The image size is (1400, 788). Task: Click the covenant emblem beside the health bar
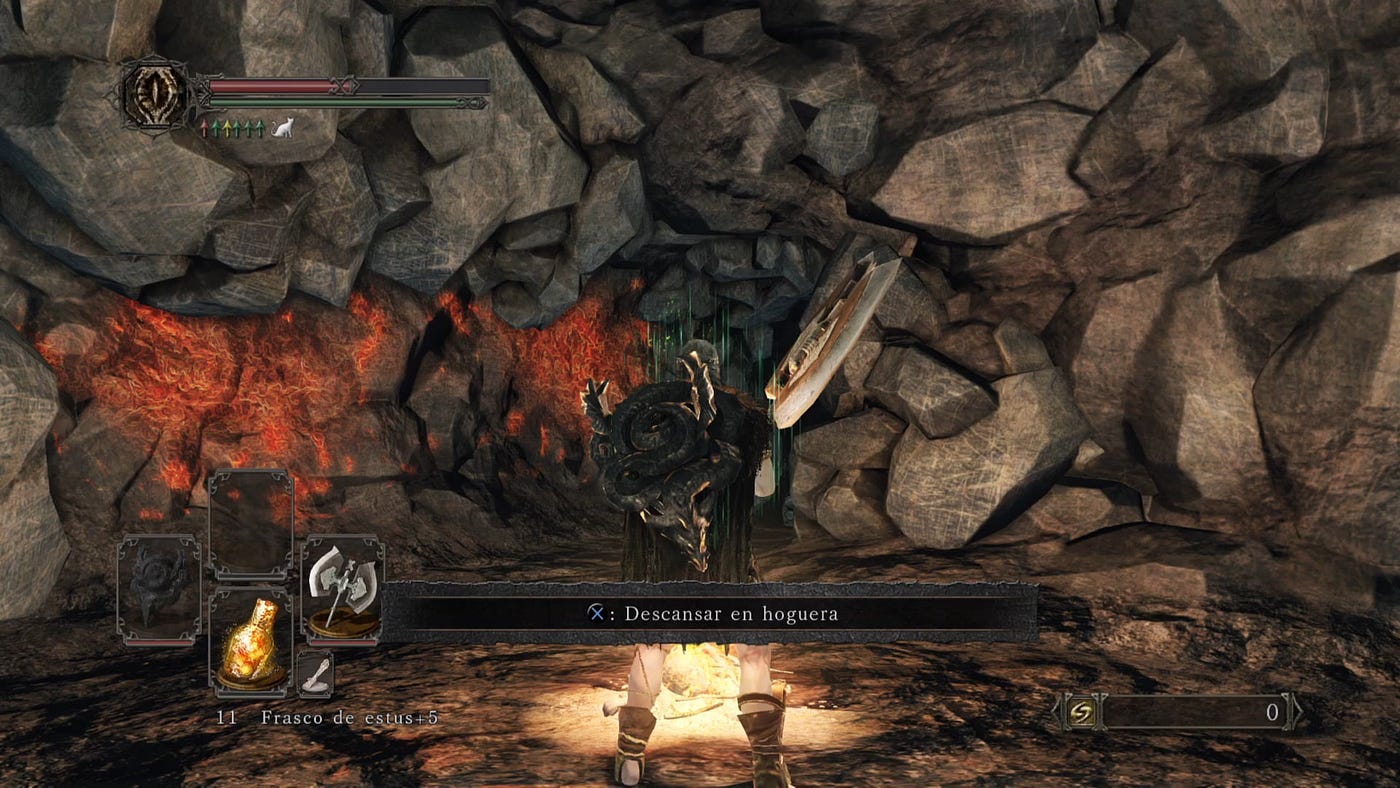pos(155,94)
